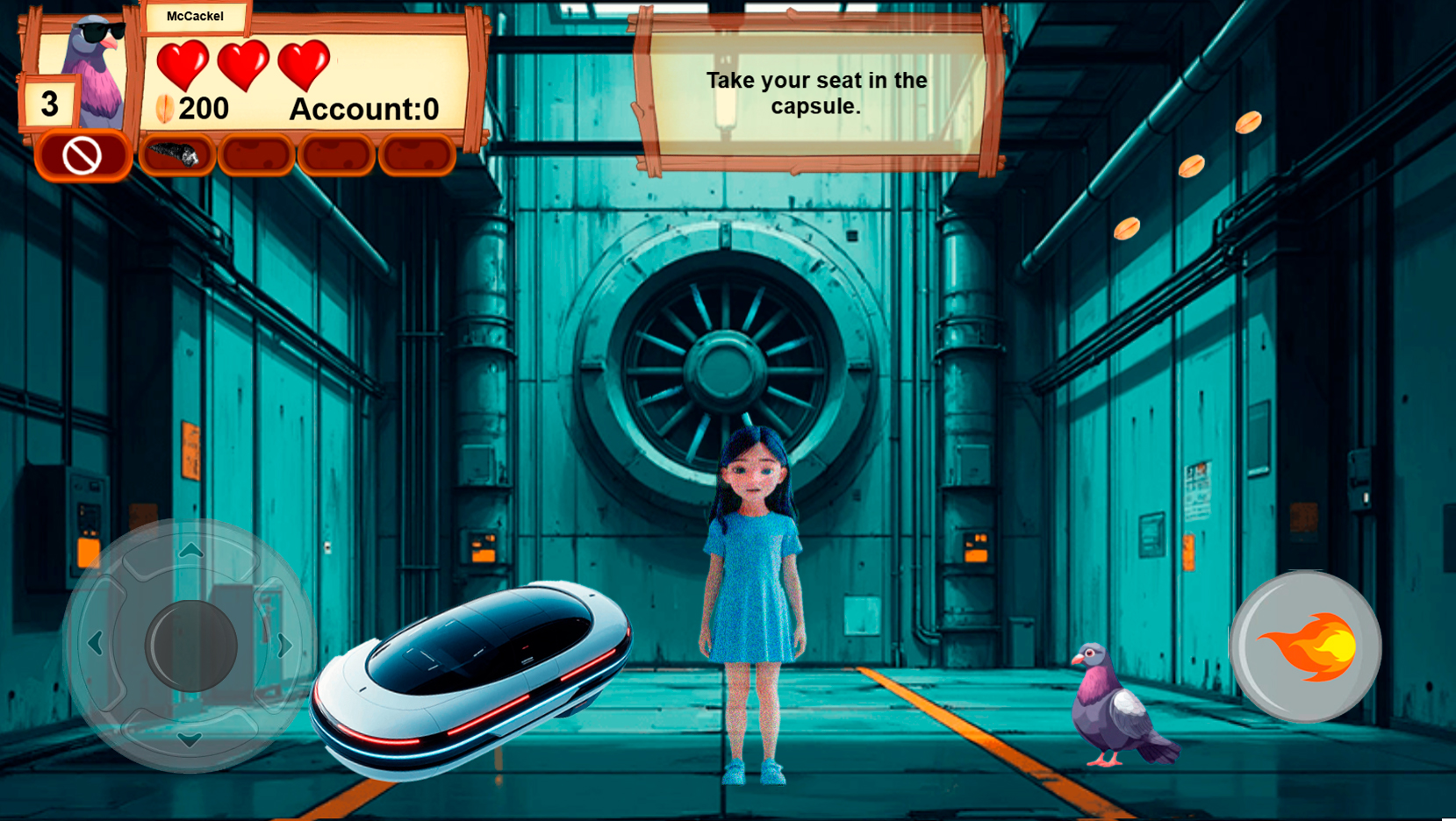
Task: Click the seed currency icon beside 200
Action: tap(163, 107)
